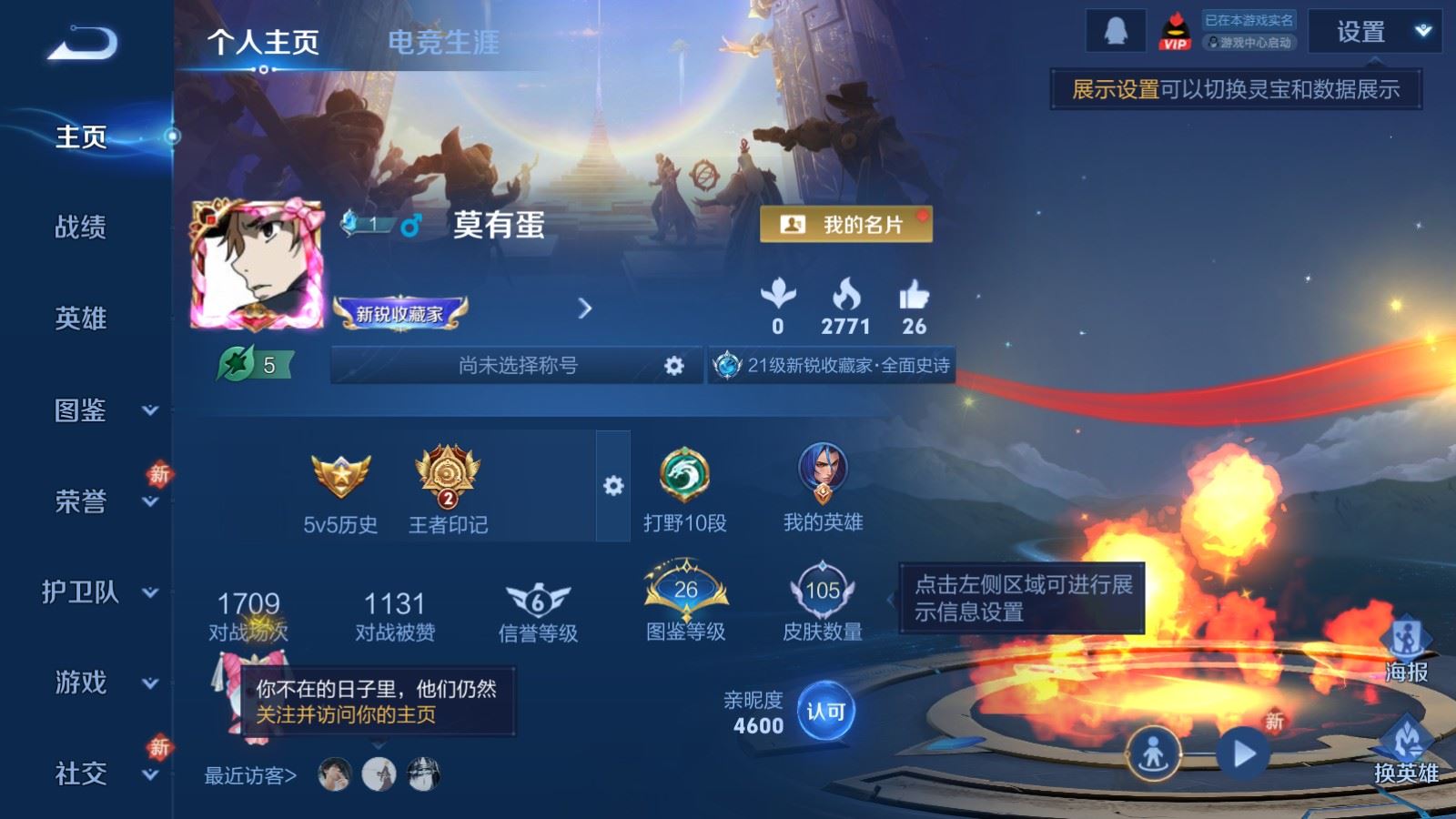Screen dimensions: 1456x819
Task: Choose 换英雄 to change displayed hero
Action: point(1406,749)
